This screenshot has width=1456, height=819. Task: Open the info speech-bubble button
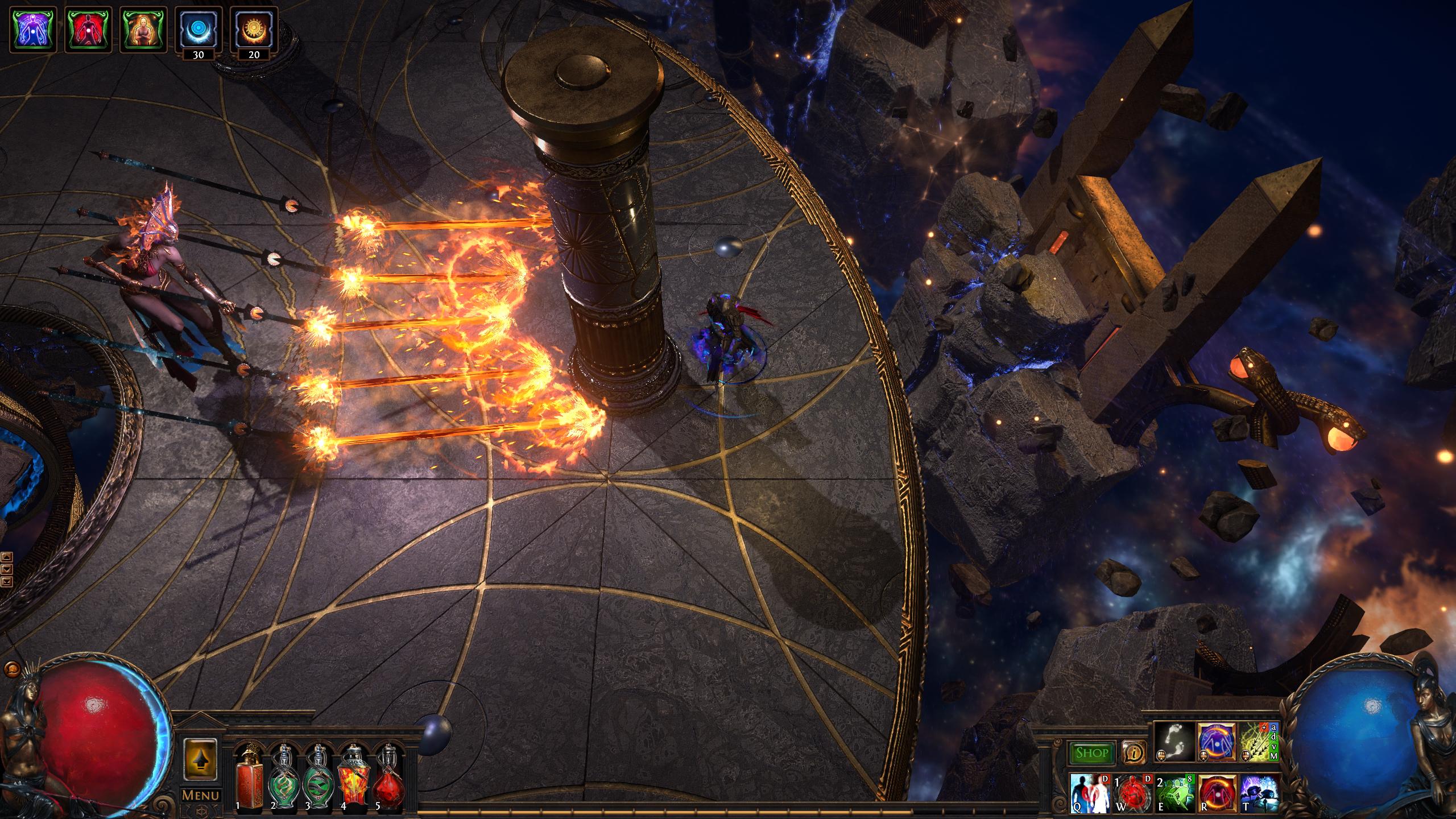click(1133, 753)
